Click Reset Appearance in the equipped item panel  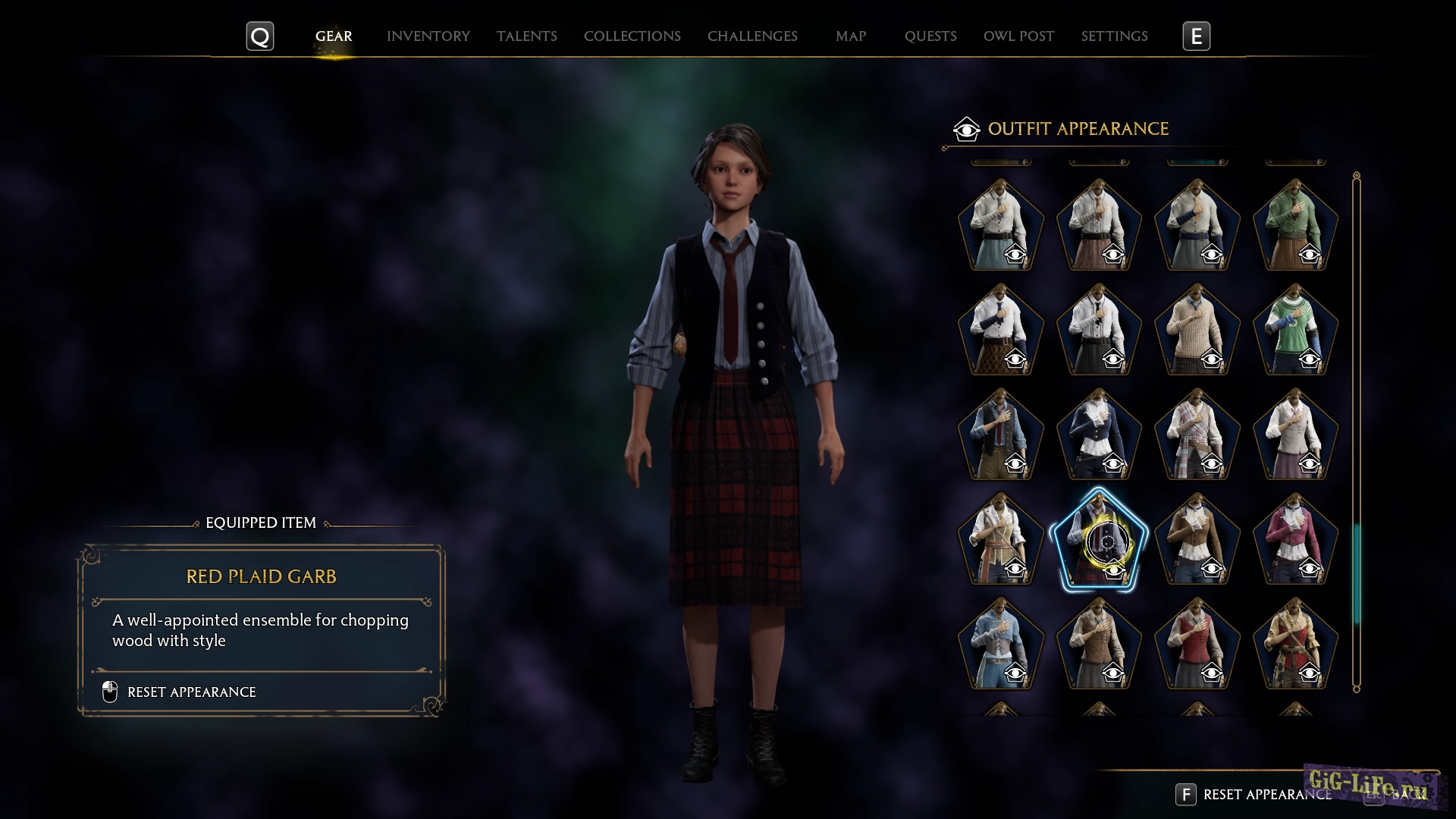pyautogui.click(x=191, y=692)
